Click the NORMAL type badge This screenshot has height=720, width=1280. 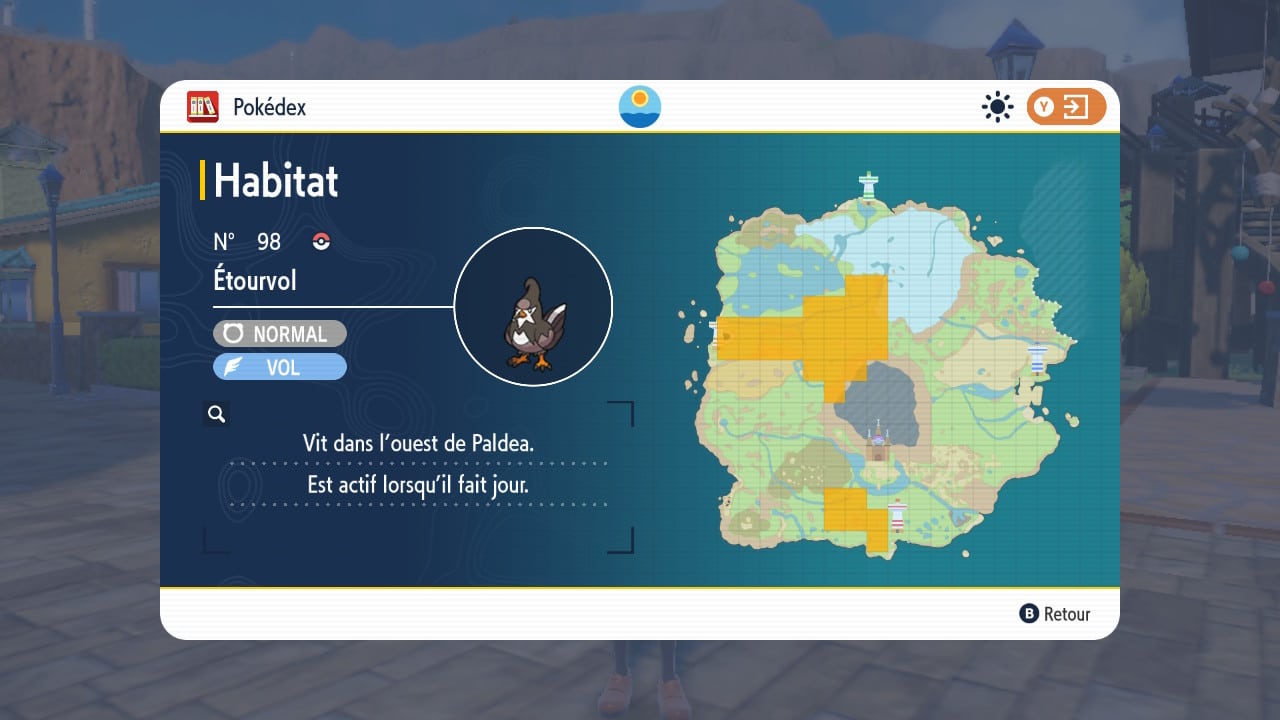[280, 334]
